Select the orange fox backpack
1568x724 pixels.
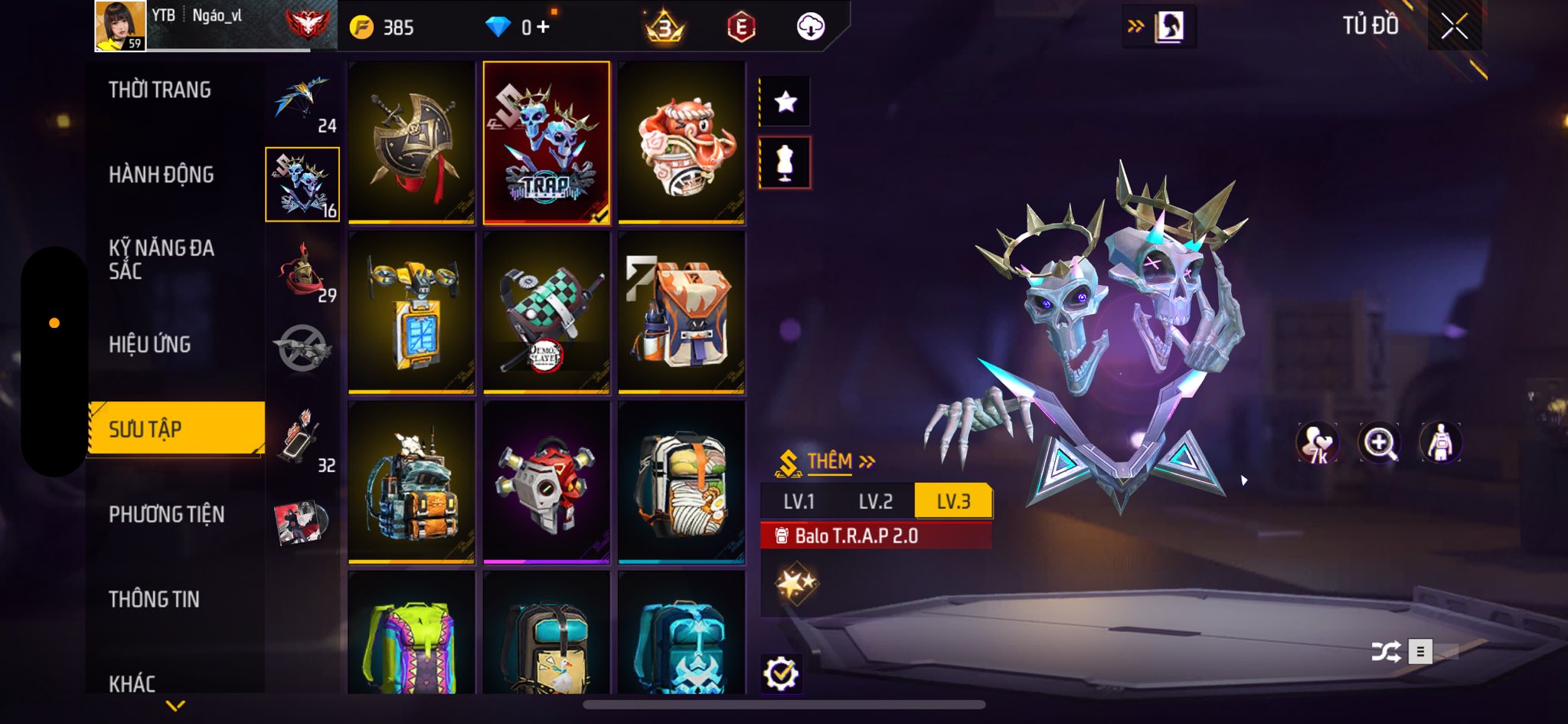click(681, 313)
